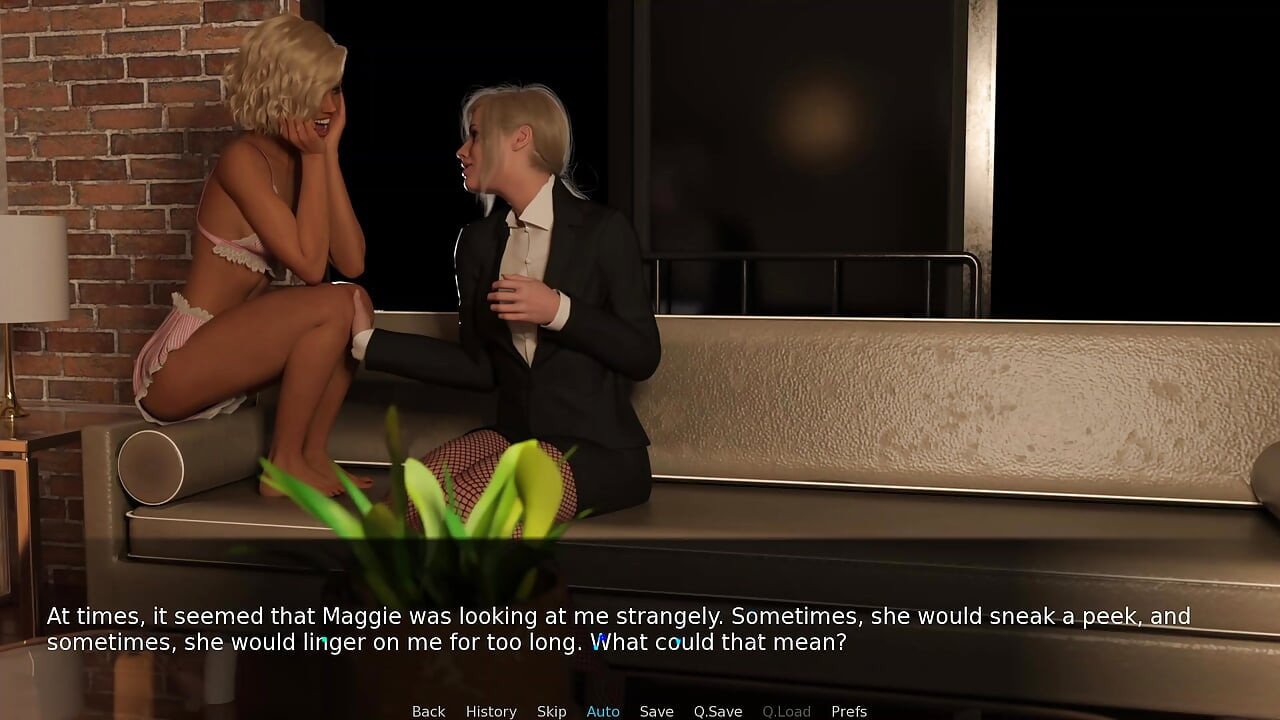Enable Skip mode to fast-forward text
The width and height of the screenshot is (1280, 720).
pyautogui.click(x=551, y=711)
